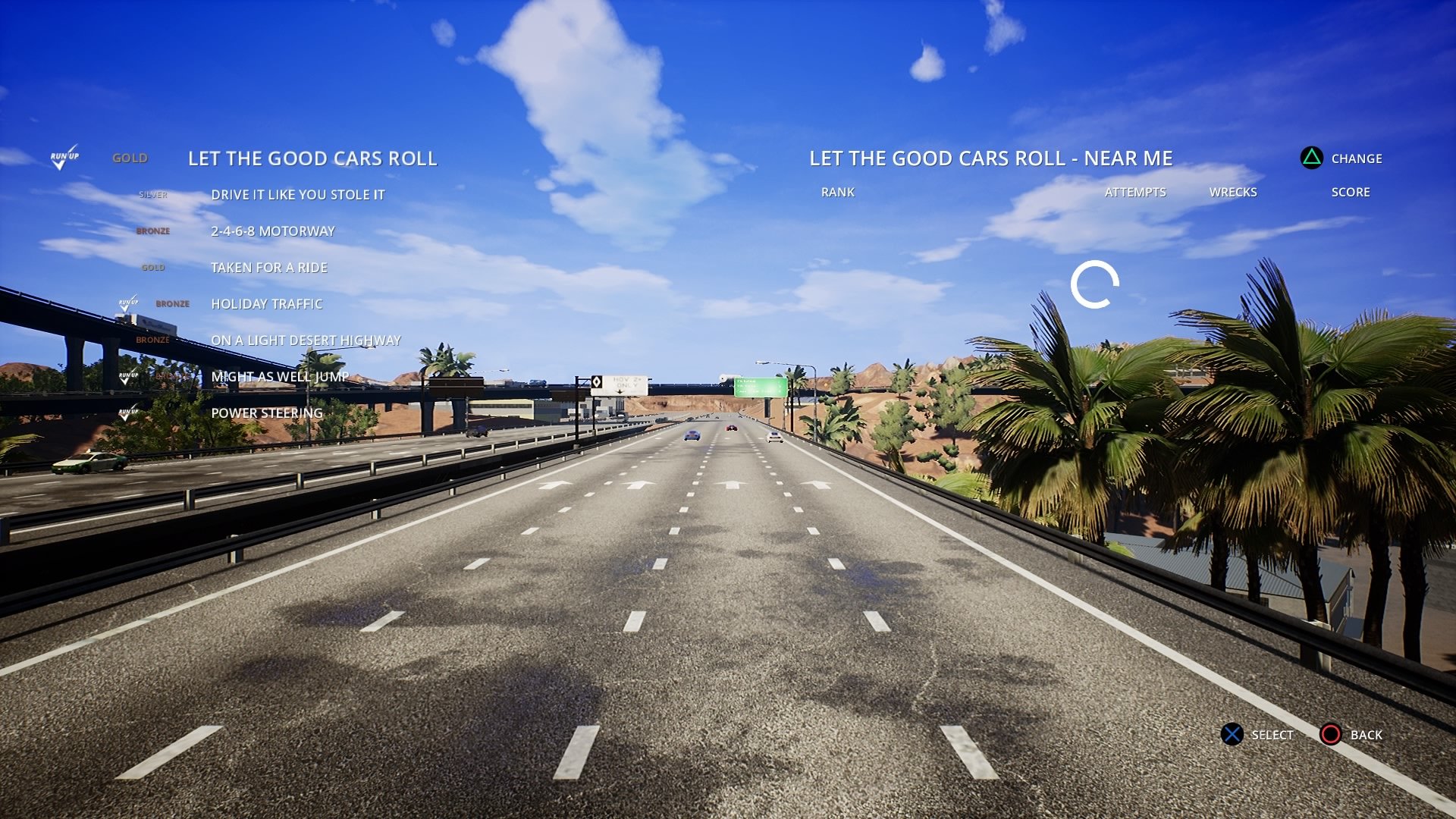Image resolution: width=1456 pixels, height=819 pixels.
Task: Click the BRONZE medal badge beside Holiday Traffic
Action: (172, 304)
